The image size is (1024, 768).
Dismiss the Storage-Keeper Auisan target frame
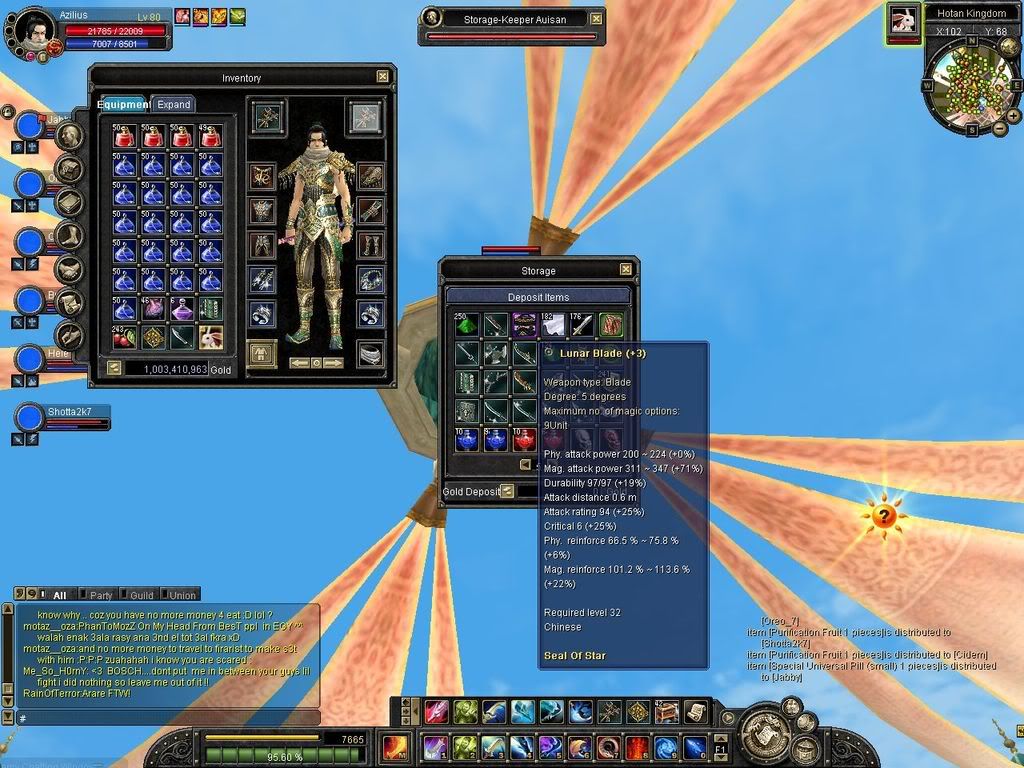pyautogui.click(x=597, y=18)
